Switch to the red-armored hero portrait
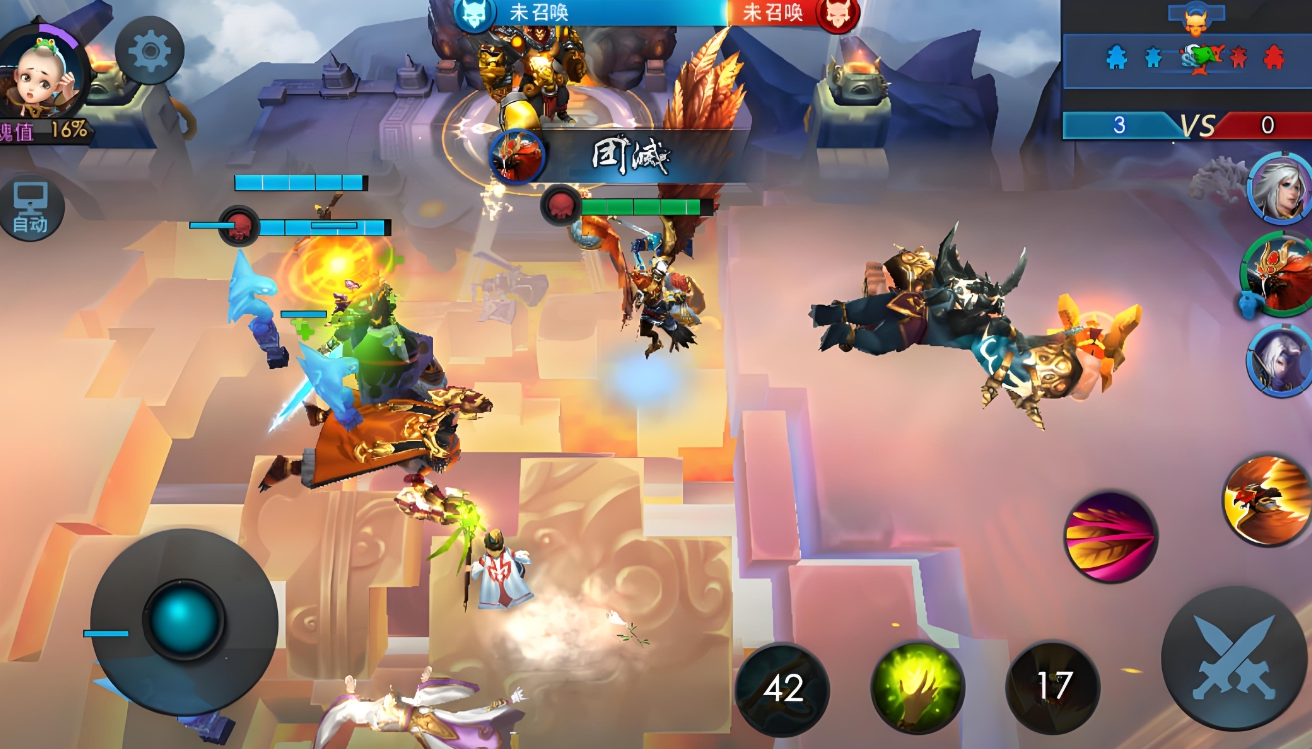1312x749 pixels. pyautogui.click(x=1278, y=275)
